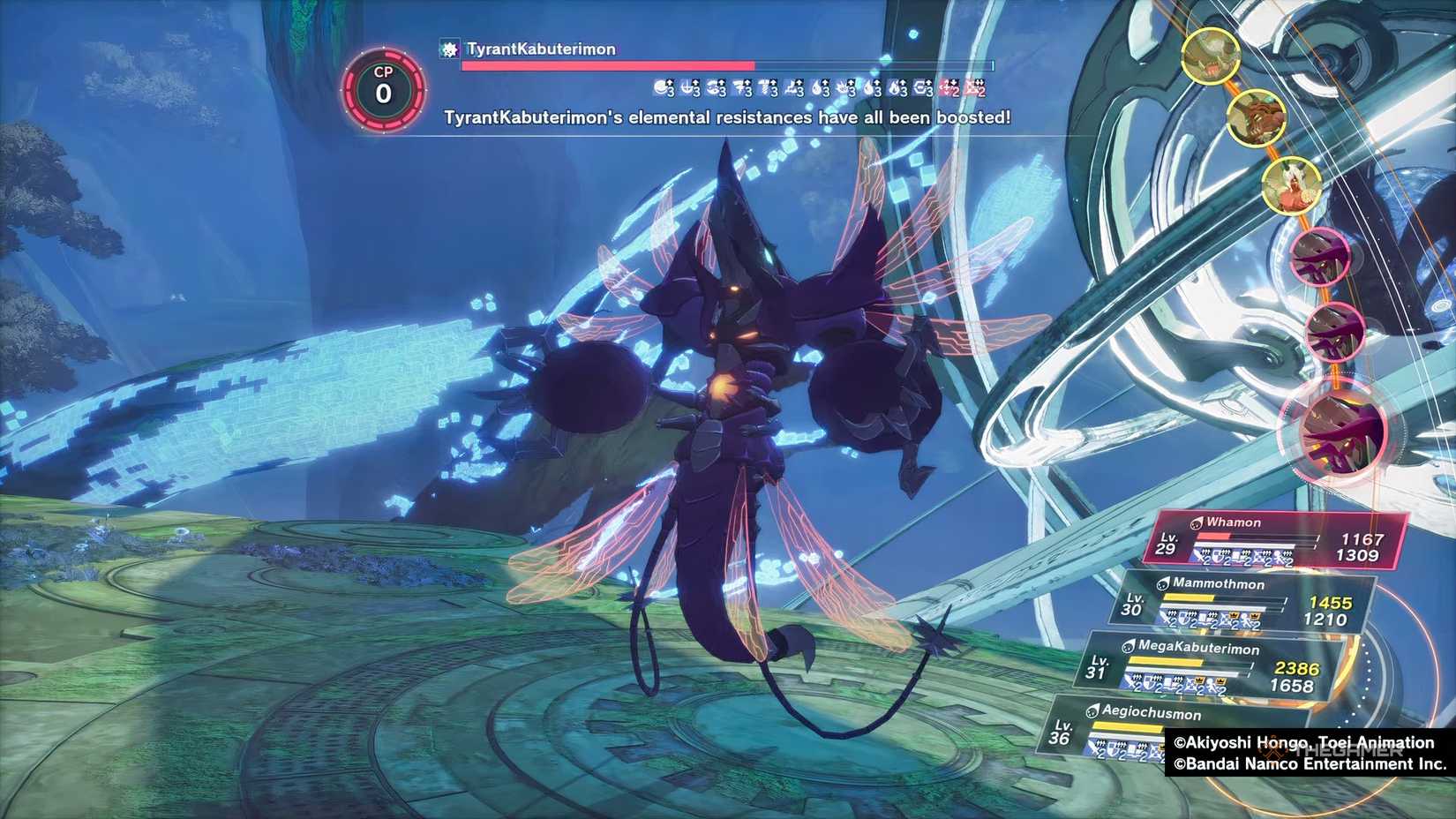Click Whamon's sword attack buff icon
Image resolution: width=1456 pixels, height=819 pixels.
[x=1198, y=555]
